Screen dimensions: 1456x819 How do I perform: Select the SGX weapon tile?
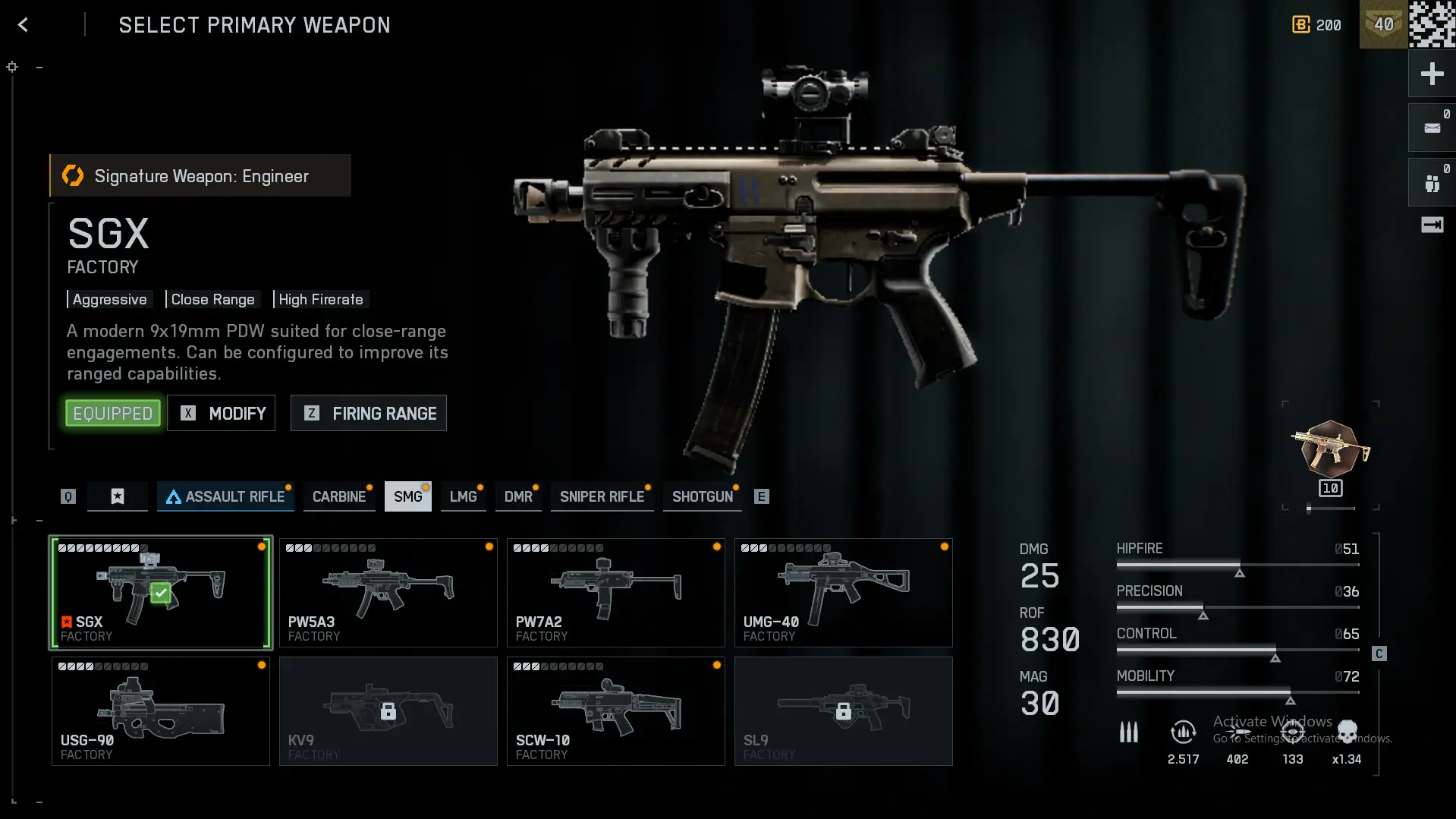click(x=161, y=593)
